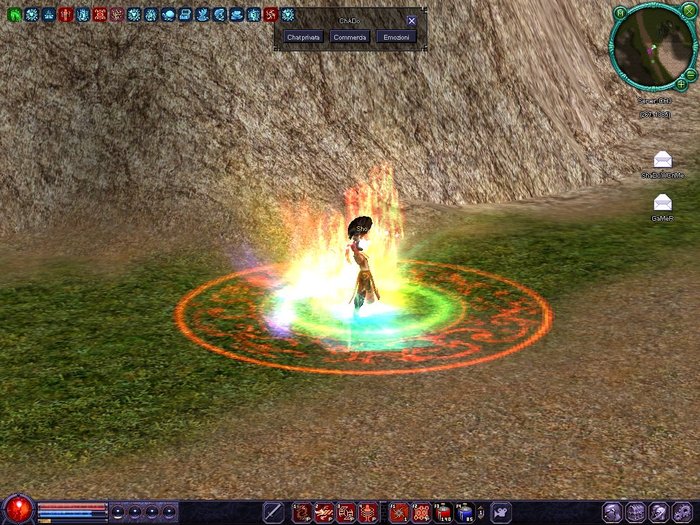The height and width of the screenshot is (525, 700).
Task: Click the M button on the minimap
Action: [620, 12]
